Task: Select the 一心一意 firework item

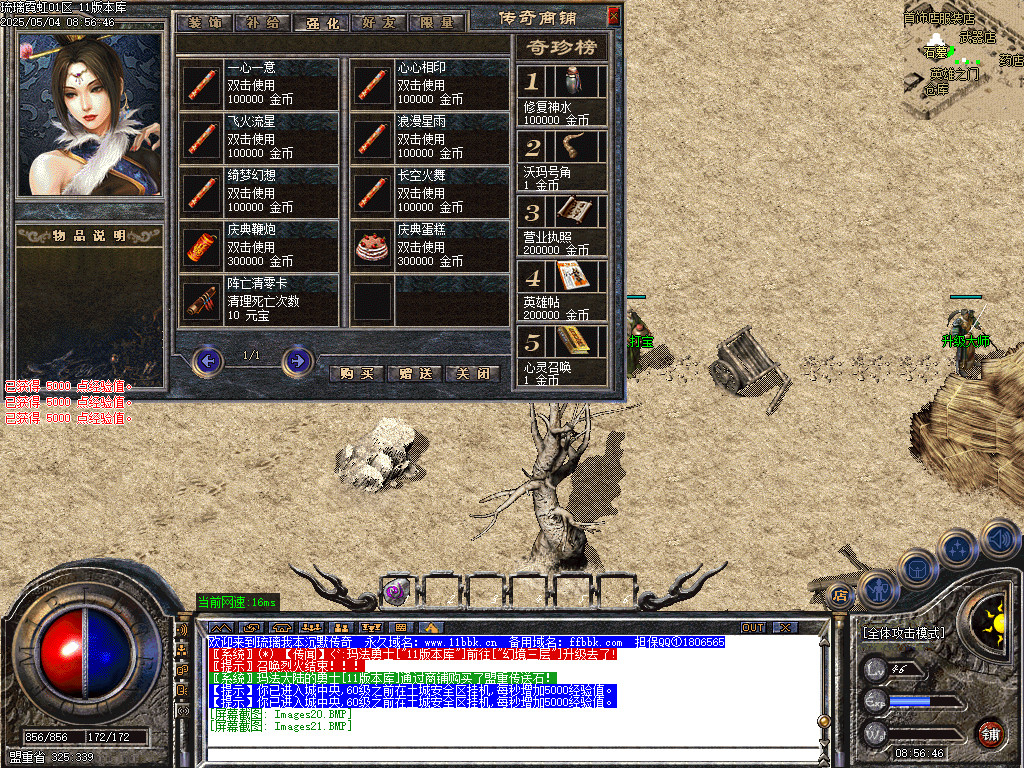Action: [259, 85]
